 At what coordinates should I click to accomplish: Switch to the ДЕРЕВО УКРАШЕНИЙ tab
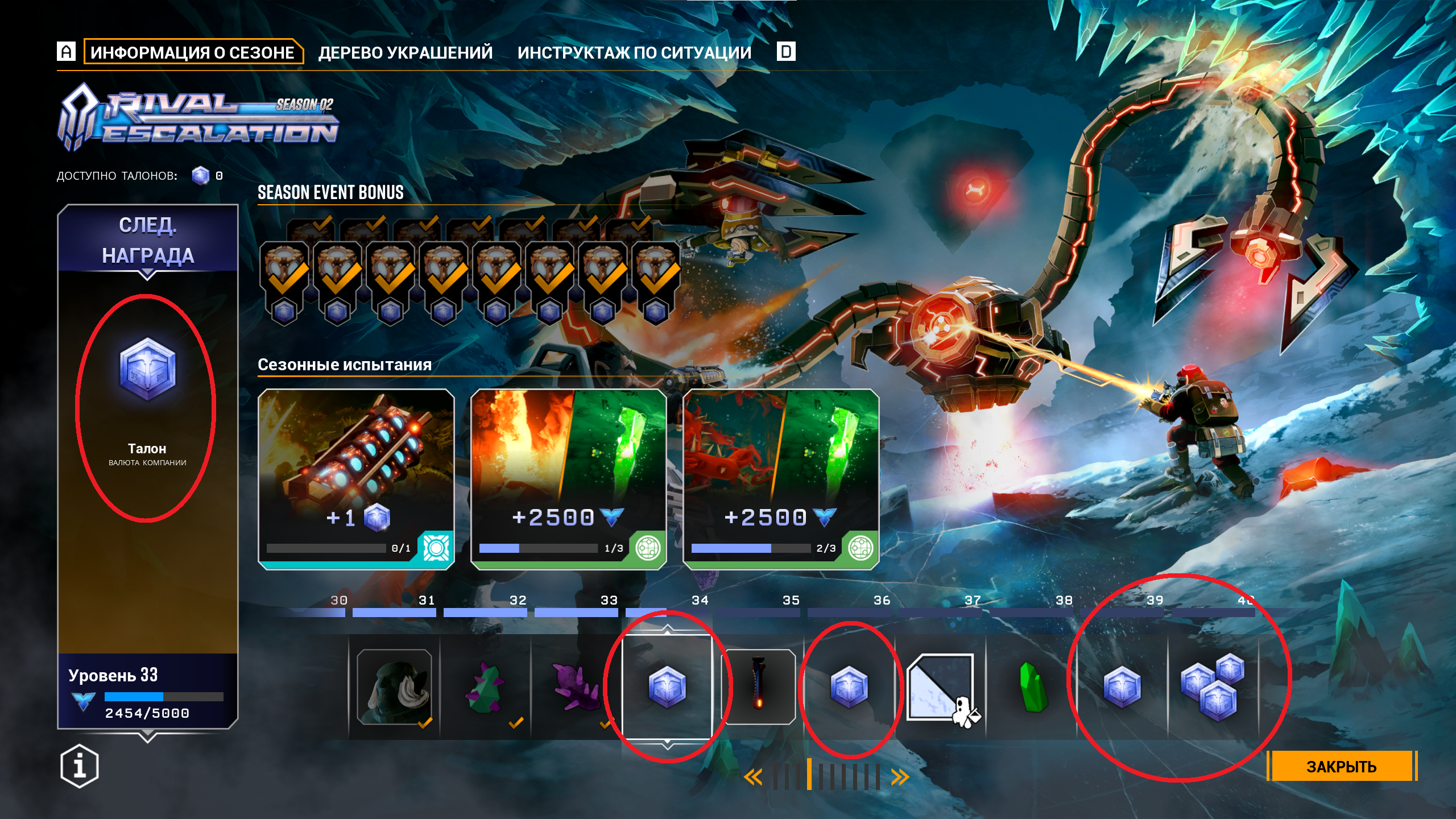click(x=405, y=52)
